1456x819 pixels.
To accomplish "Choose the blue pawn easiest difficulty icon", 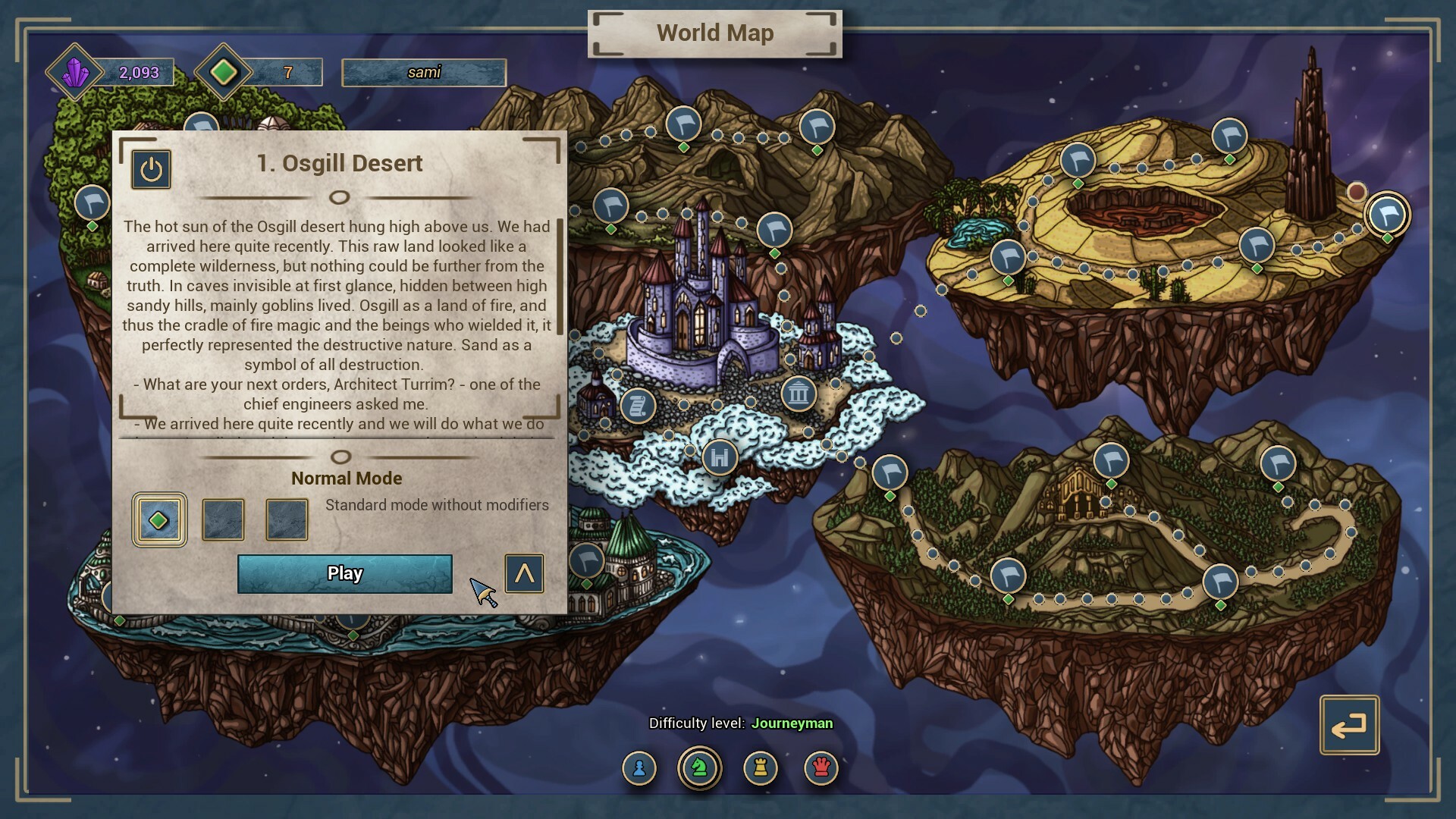I will (639, 767).
